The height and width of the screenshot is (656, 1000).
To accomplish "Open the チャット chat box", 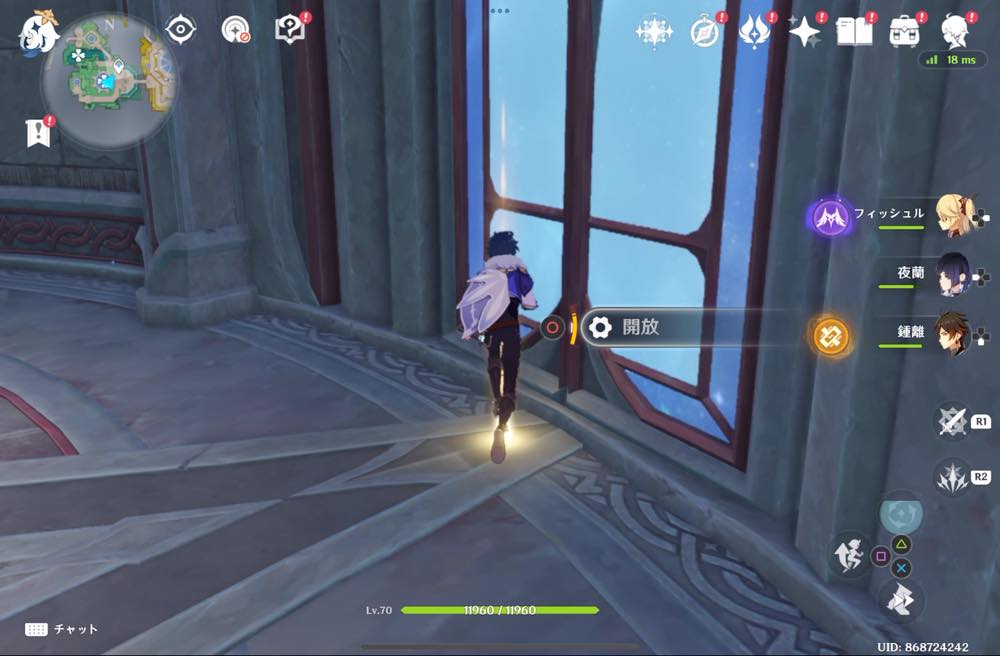I will [x=62, y=629].
